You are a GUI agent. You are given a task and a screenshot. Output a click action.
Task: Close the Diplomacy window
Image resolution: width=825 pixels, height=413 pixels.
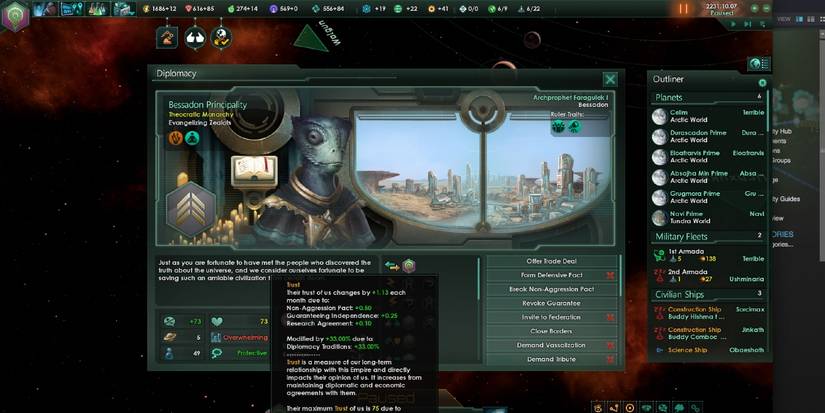610,79
